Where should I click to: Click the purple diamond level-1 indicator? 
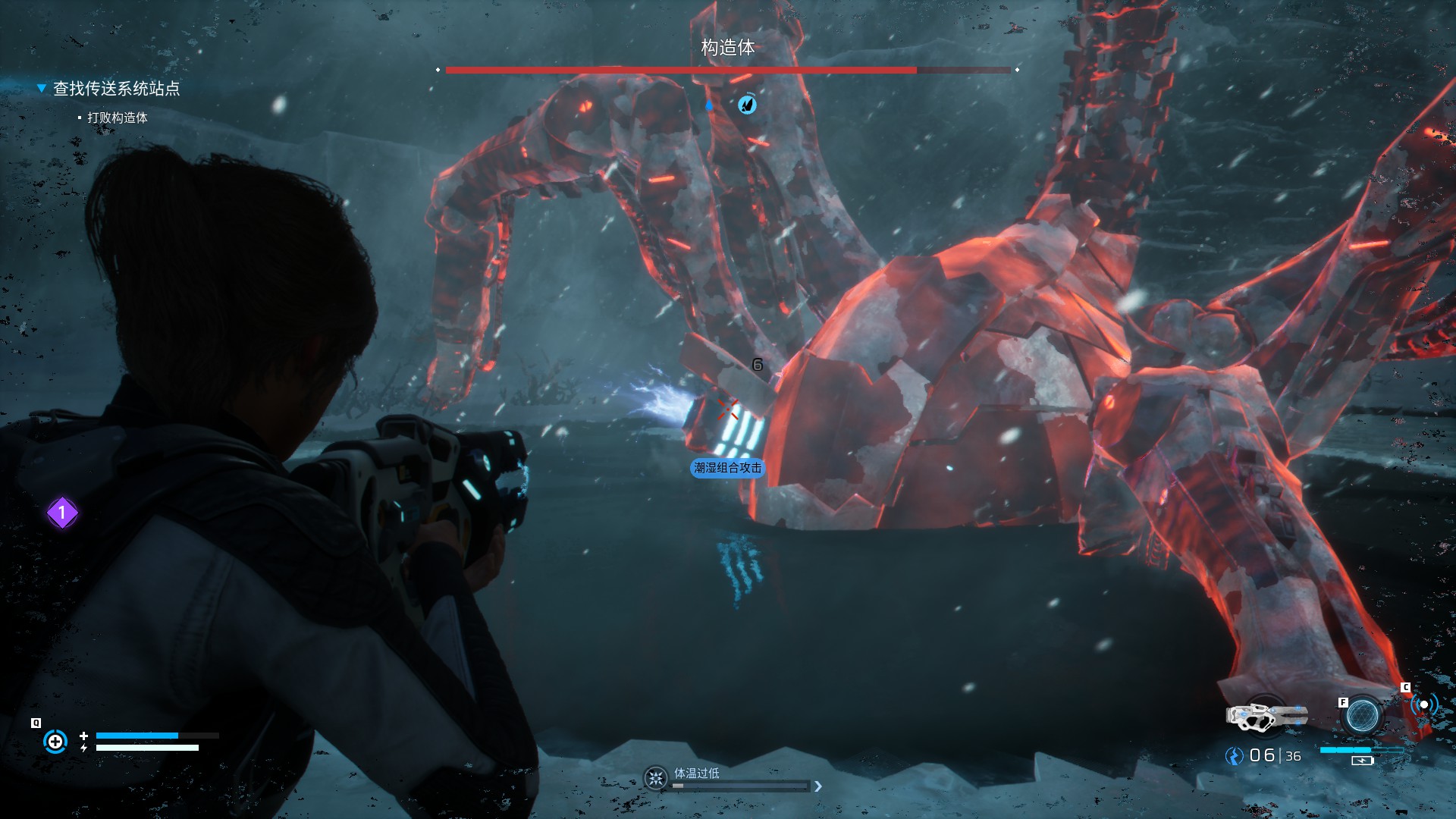click(62, 513)
